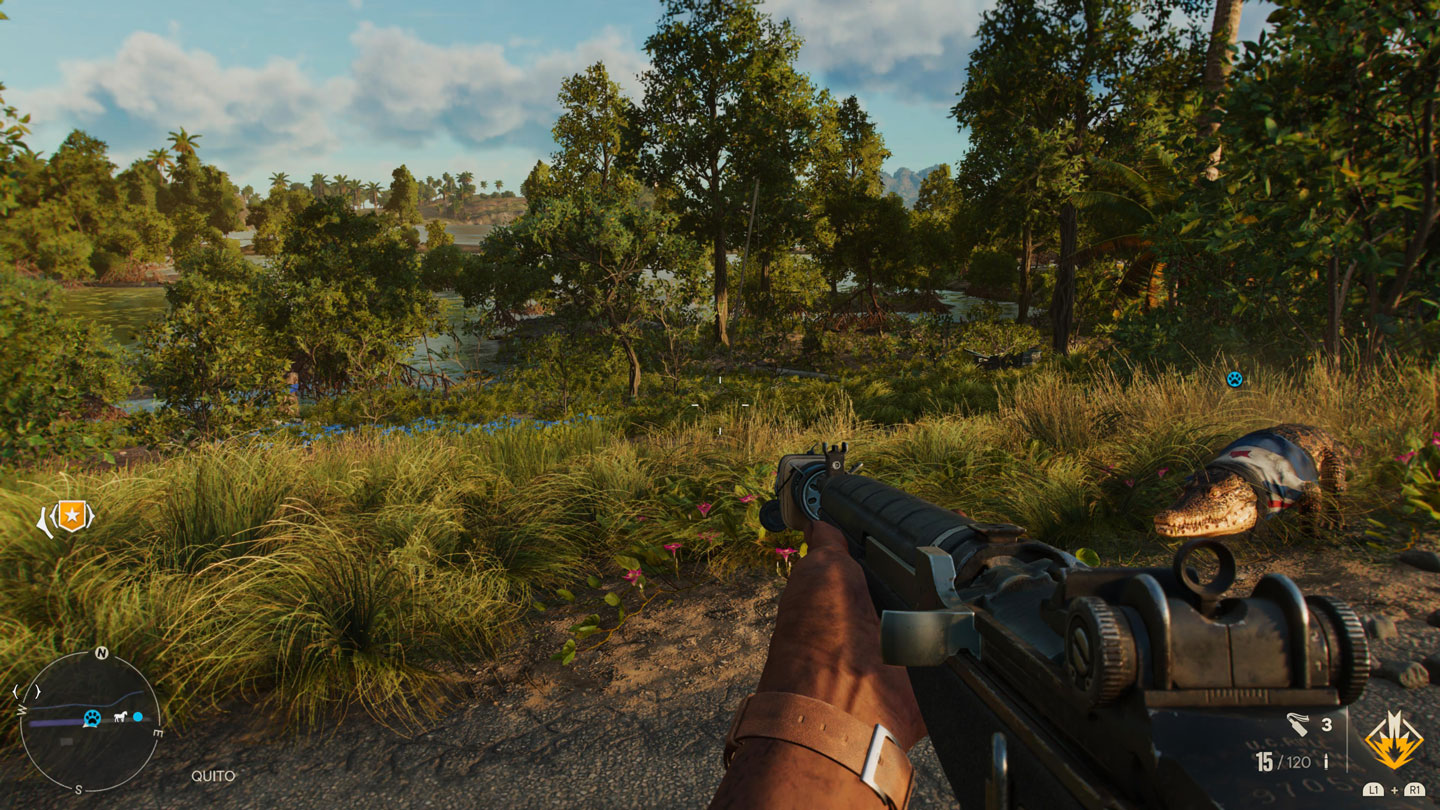This screenshot has width=1440, height=810.
Task: Click the solid blue dot on minimap
Action: point(138,717)
